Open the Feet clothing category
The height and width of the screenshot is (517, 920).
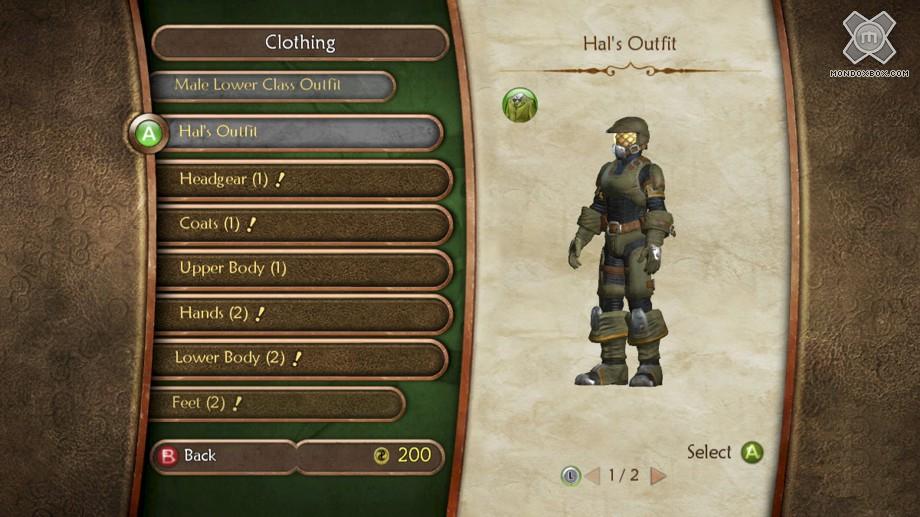click(278, 404)
